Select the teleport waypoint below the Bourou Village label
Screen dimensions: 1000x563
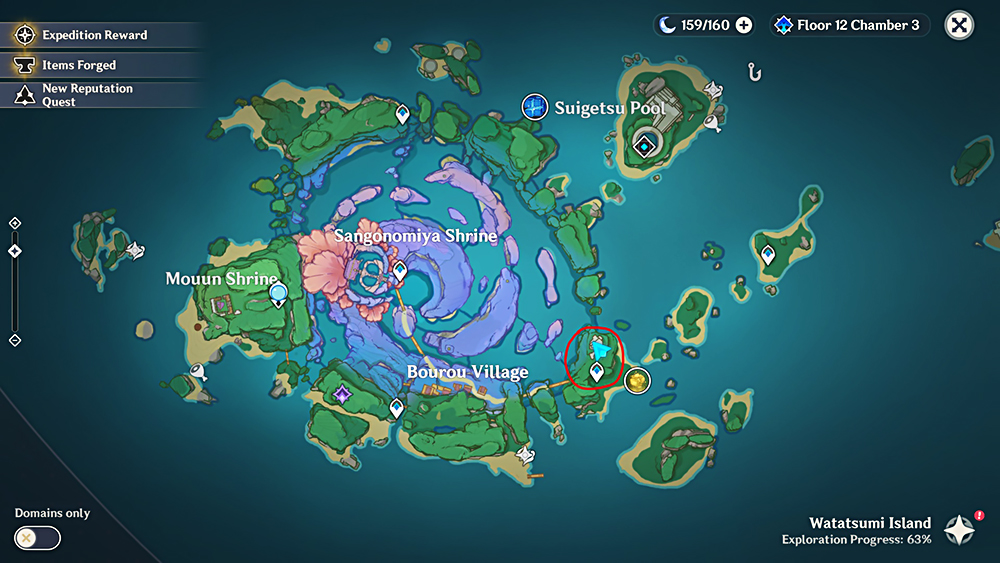[396, 407]
